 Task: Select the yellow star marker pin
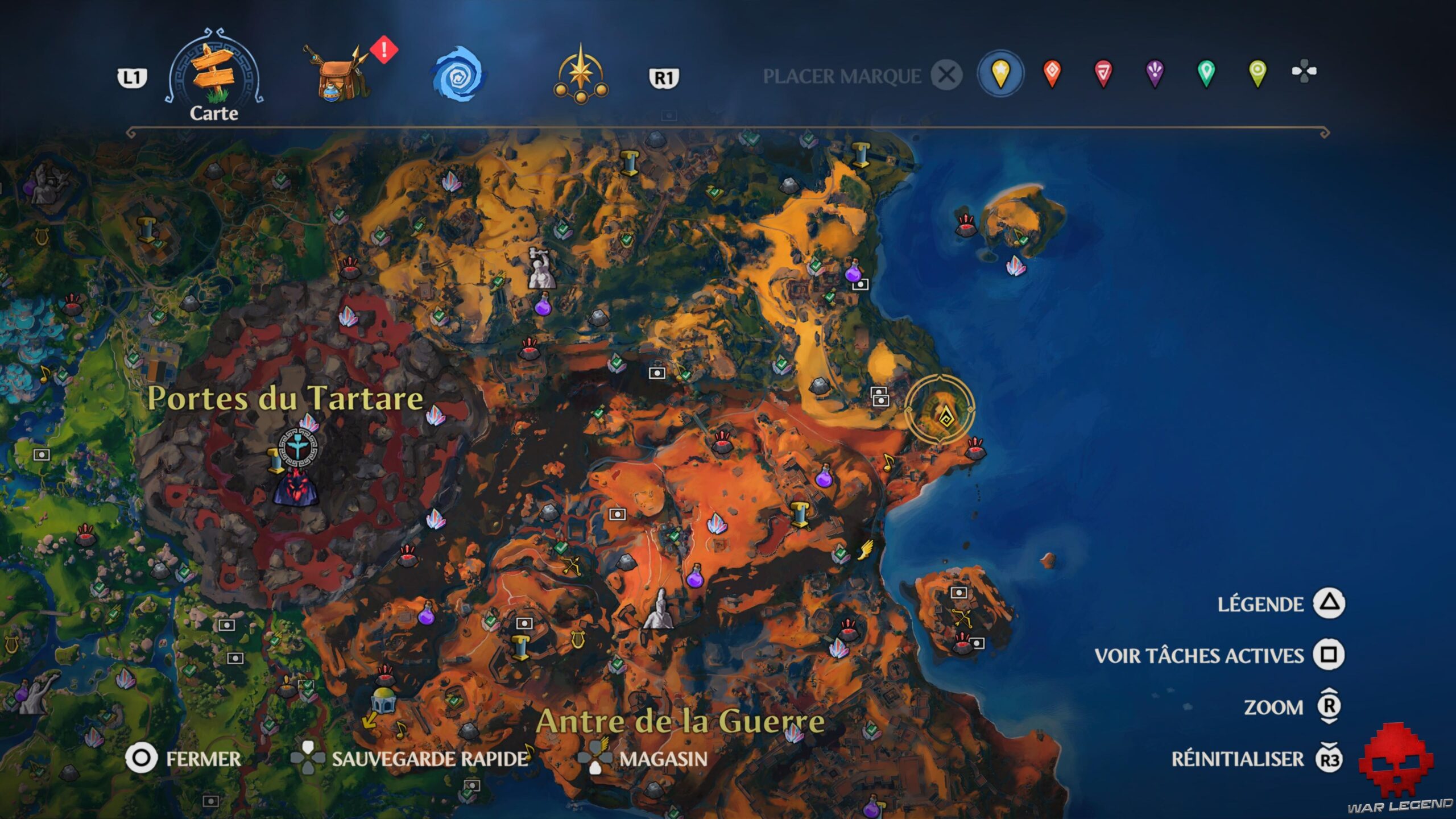(x=1001, y=74)
